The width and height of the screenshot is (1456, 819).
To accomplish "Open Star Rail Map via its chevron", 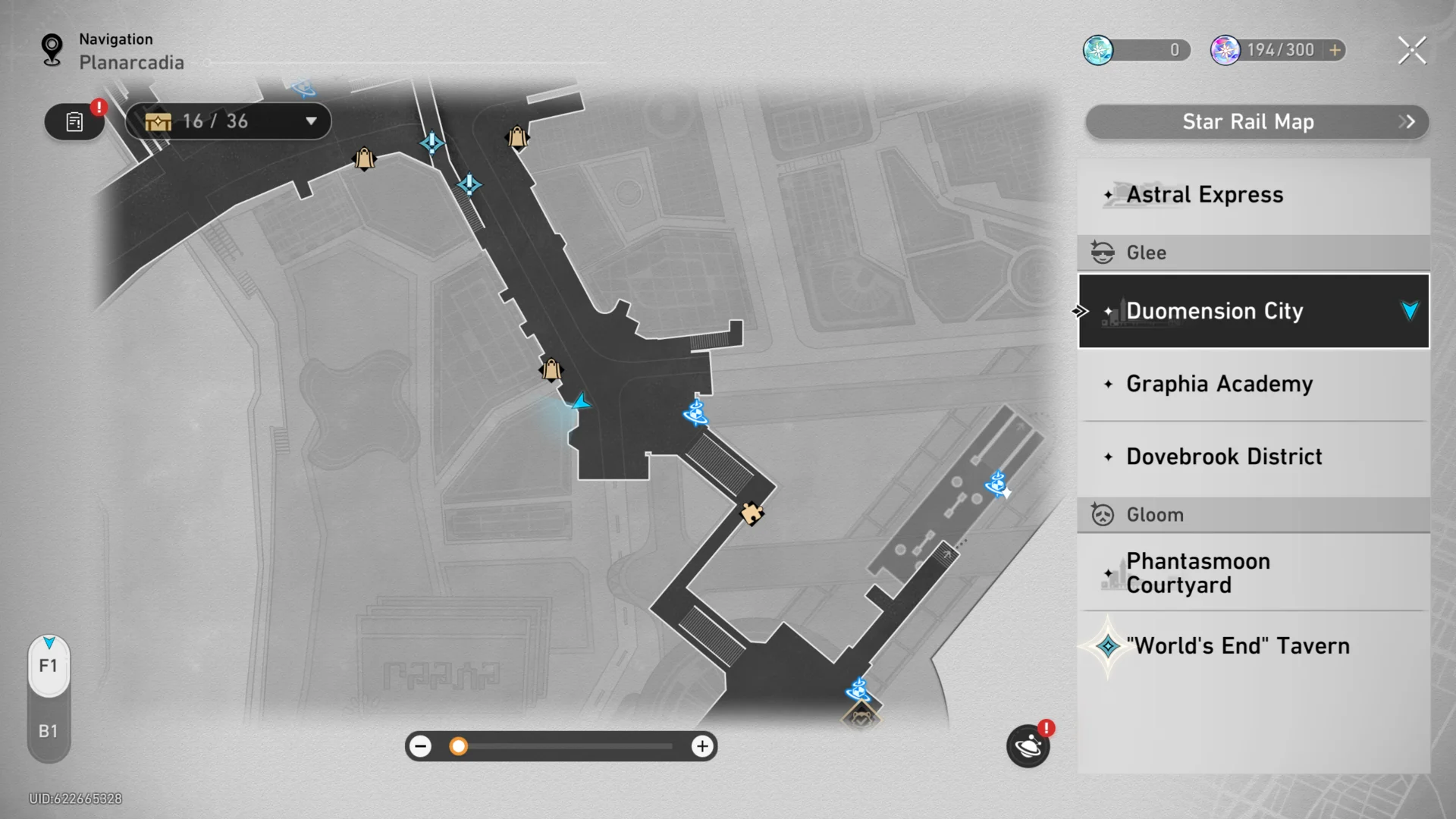I will [1408, 121].
